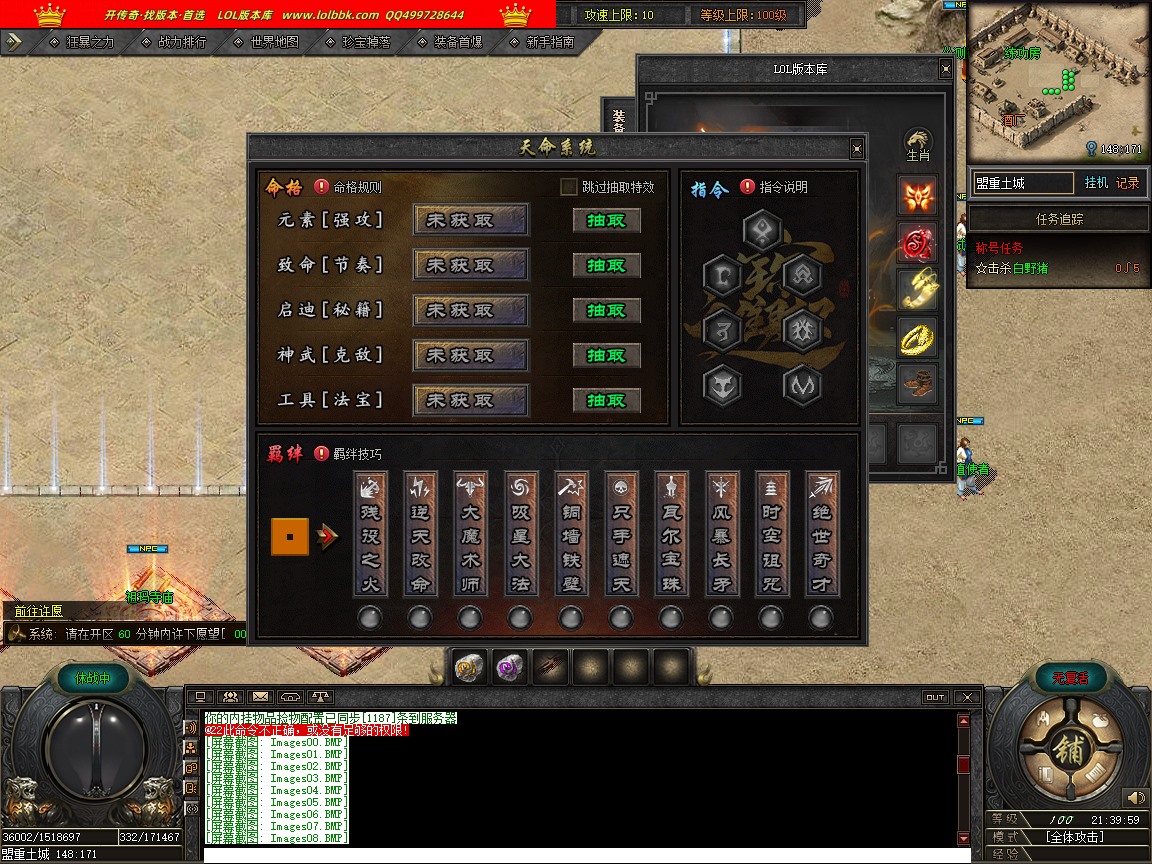Toggle the 跳过抽取特效 checkbox
Image resolution: width=1152 pixels, height=864 pixels.
569,187
